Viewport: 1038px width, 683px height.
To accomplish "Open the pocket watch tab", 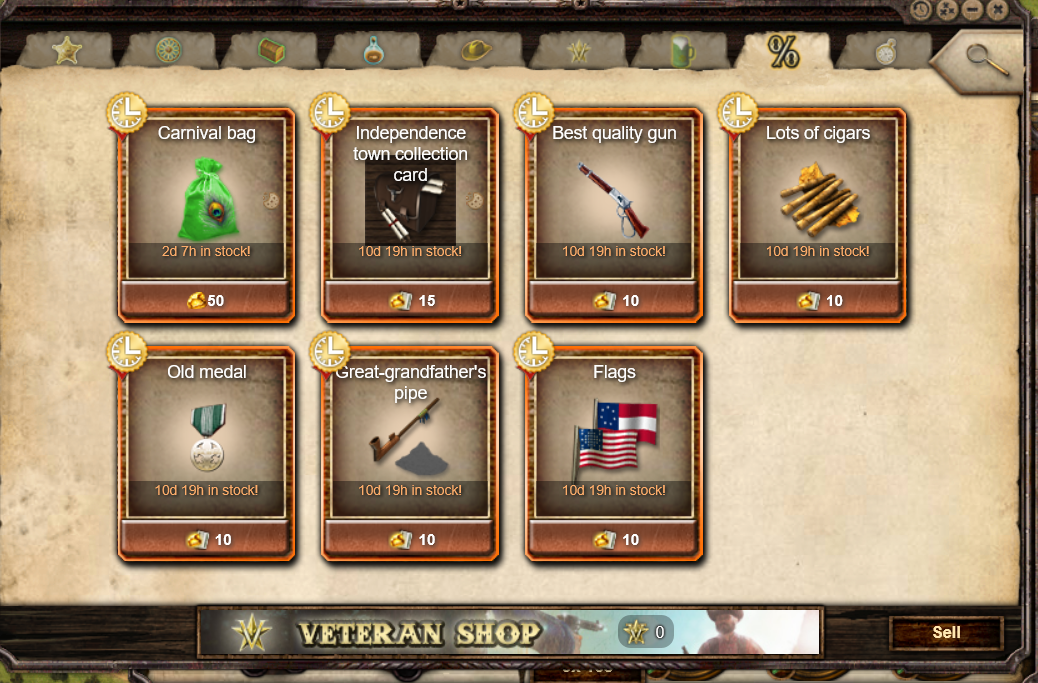I will pos(886,51).
